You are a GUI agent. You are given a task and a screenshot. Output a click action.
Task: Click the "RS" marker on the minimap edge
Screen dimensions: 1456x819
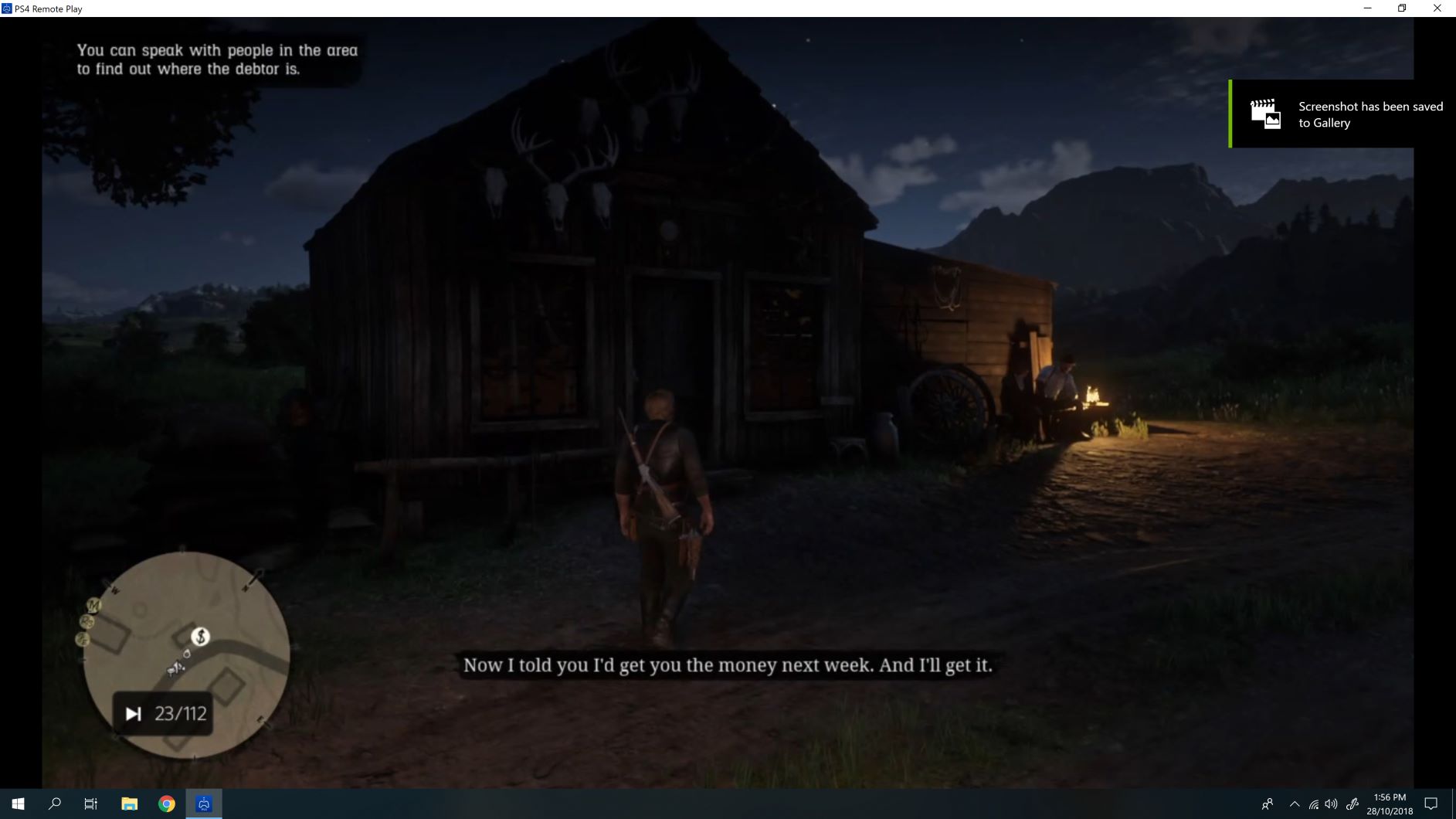pyautogui.click(x=87, y=622)
